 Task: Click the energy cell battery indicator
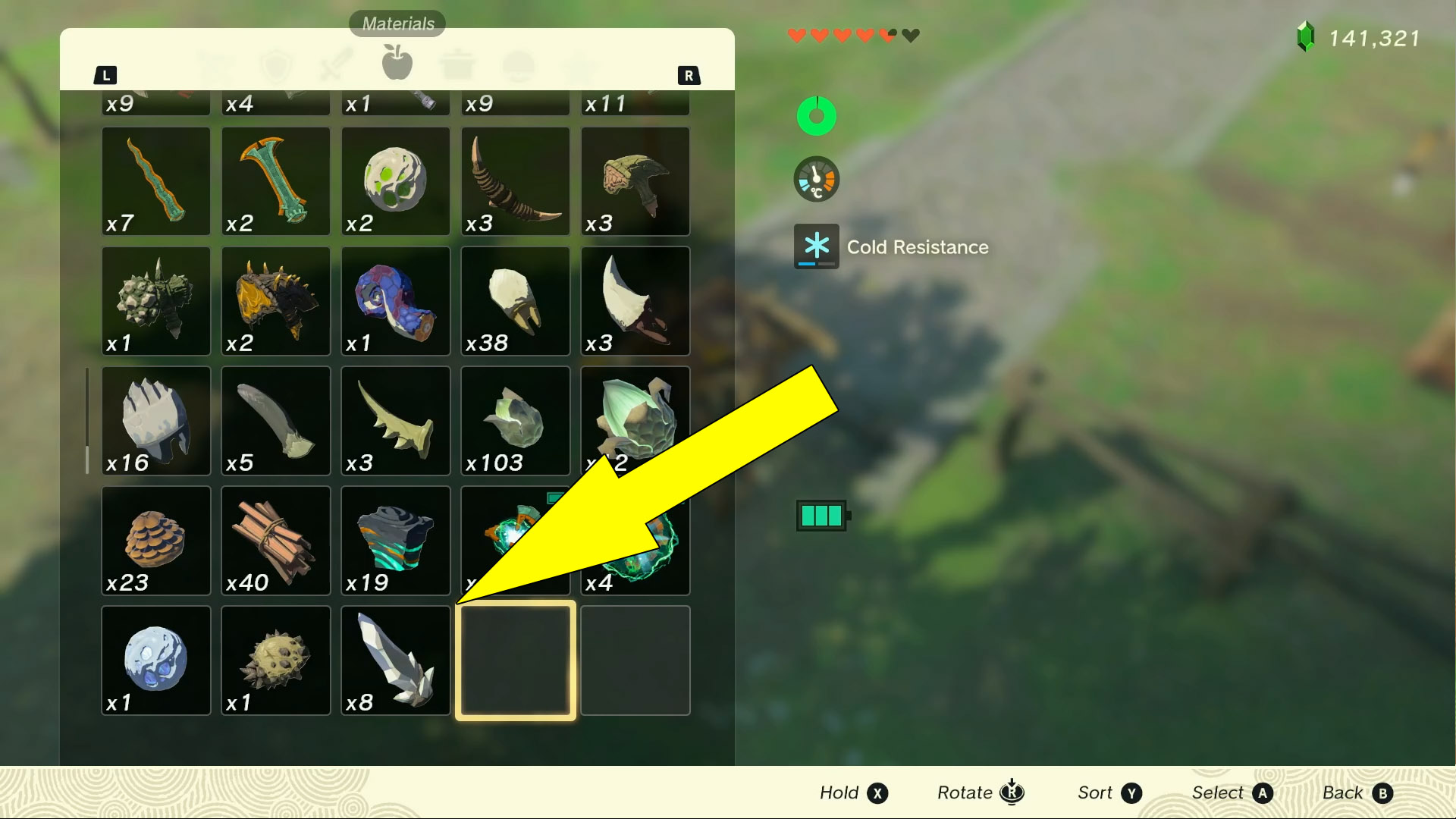coord(821,514)
